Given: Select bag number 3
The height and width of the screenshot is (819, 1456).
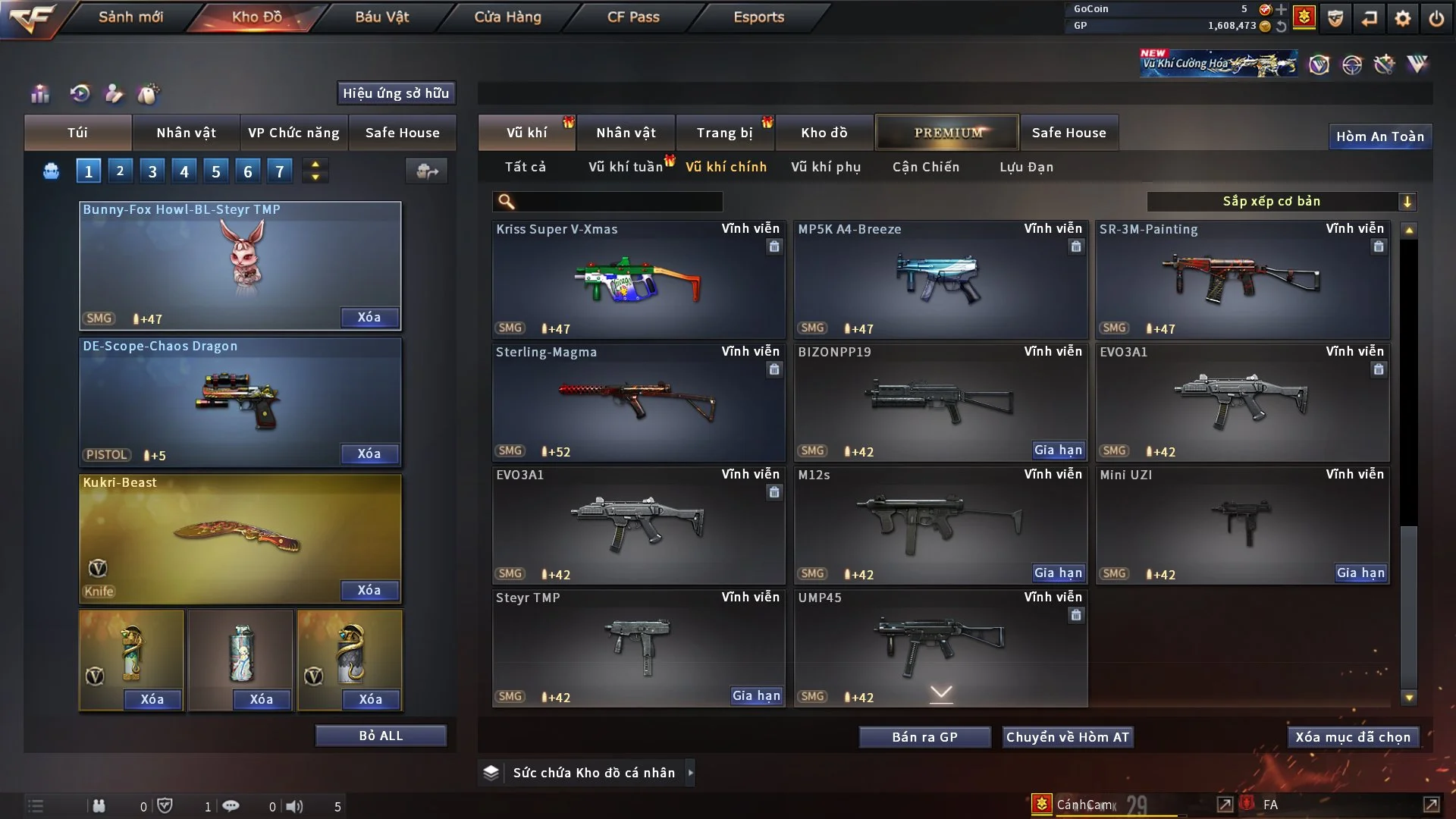Looking at the screenshot, I should point(152,171).
